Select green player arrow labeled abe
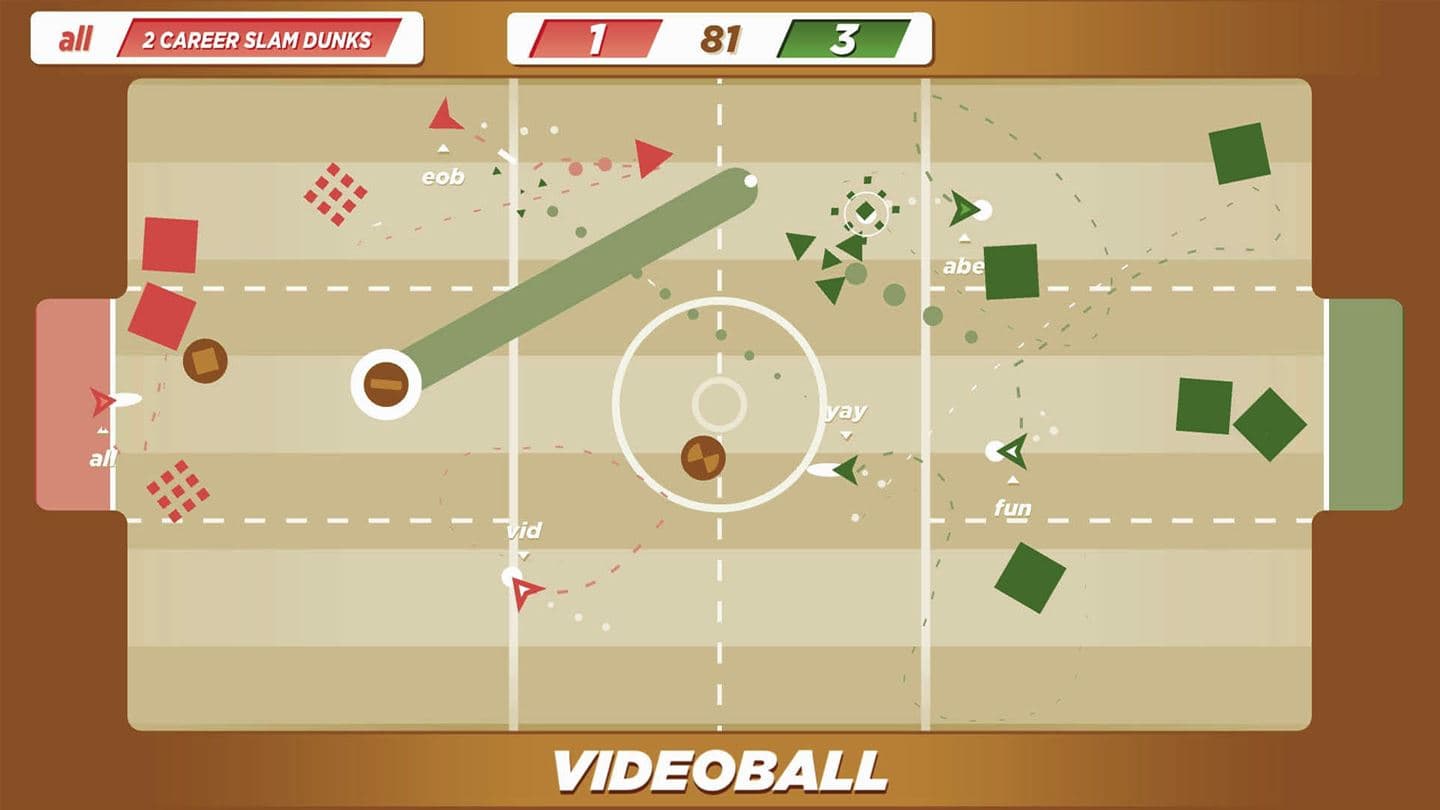The image size is (1440, 810). 963,210
